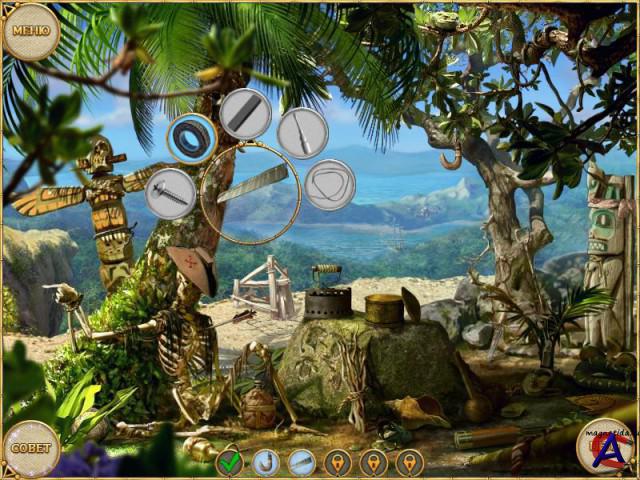
Task: Choose the flat dark bar part
Action: [x=246, y=113]
